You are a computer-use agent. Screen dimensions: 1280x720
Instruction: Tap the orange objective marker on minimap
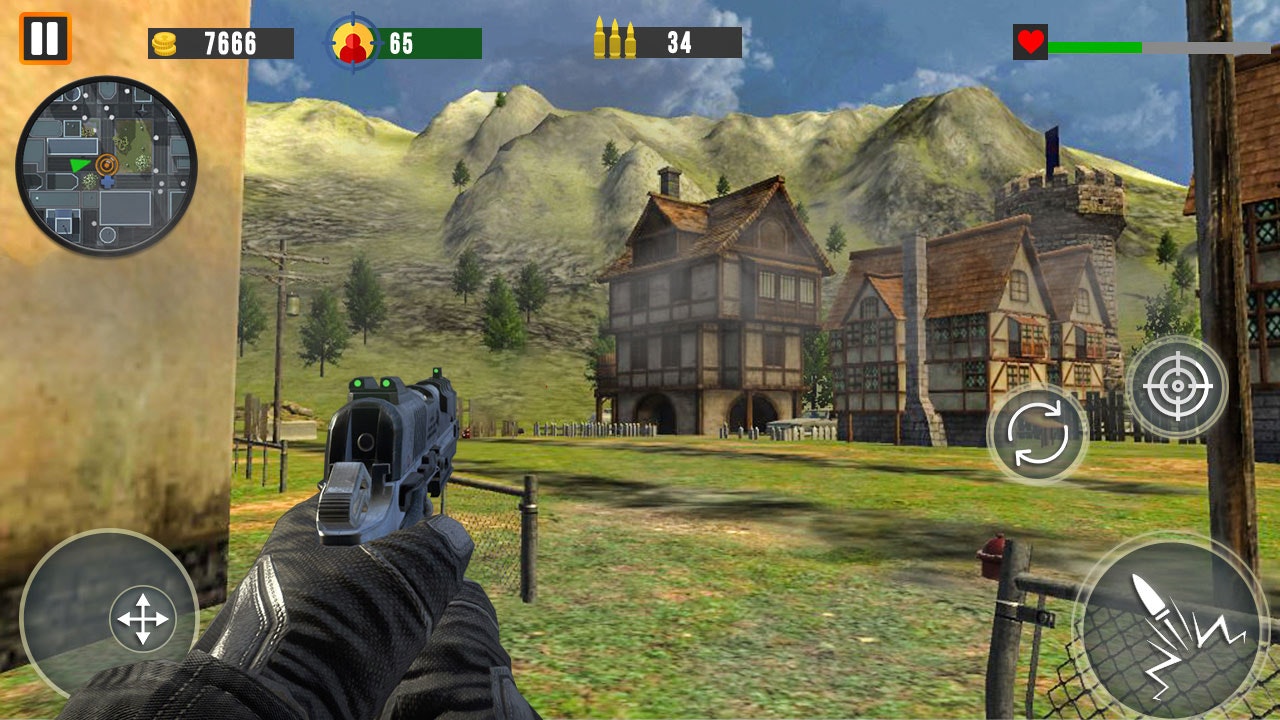[107, 164]
